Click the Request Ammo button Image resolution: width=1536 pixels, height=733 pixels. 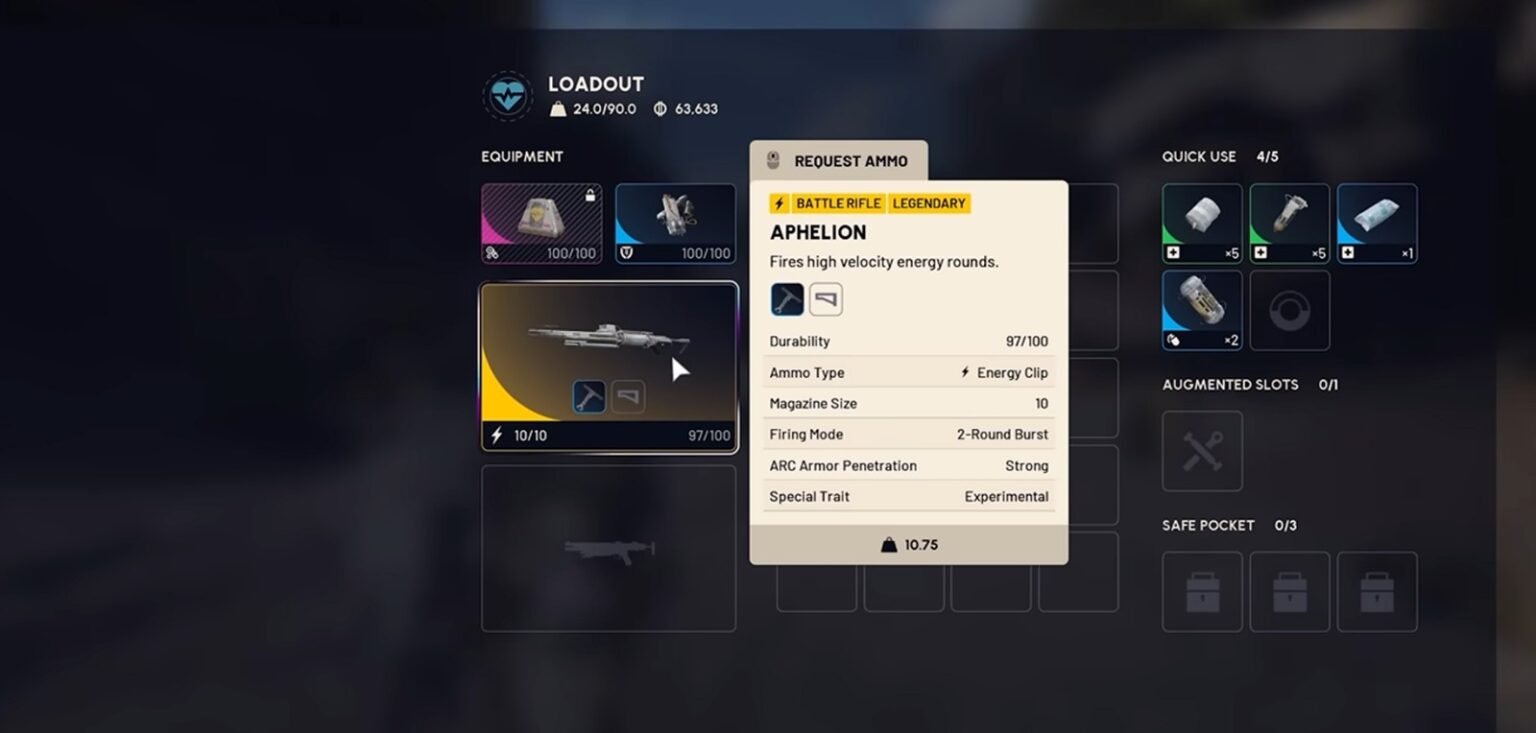click(x=841, y=160)
